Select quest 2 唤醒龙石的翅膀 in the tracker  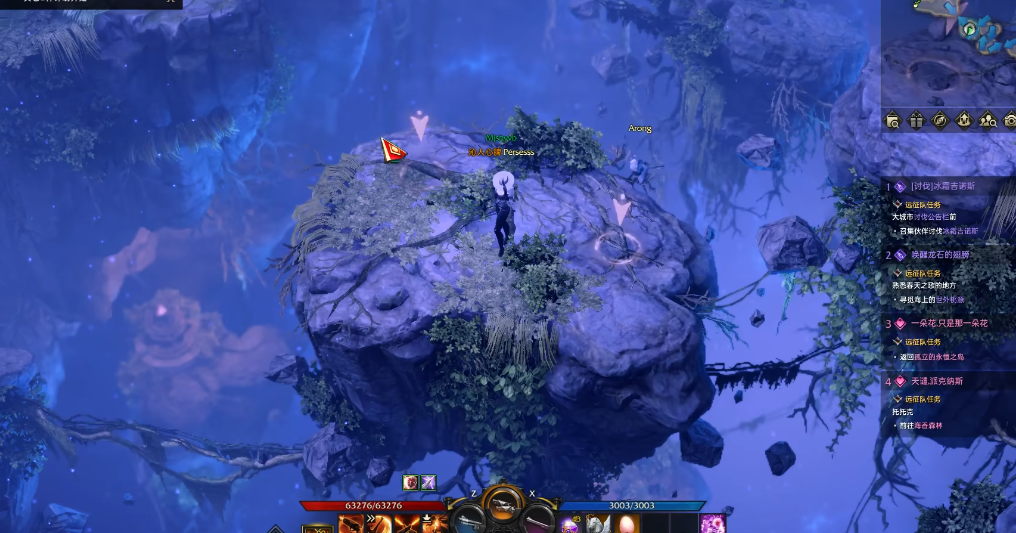tap(951, 255)
